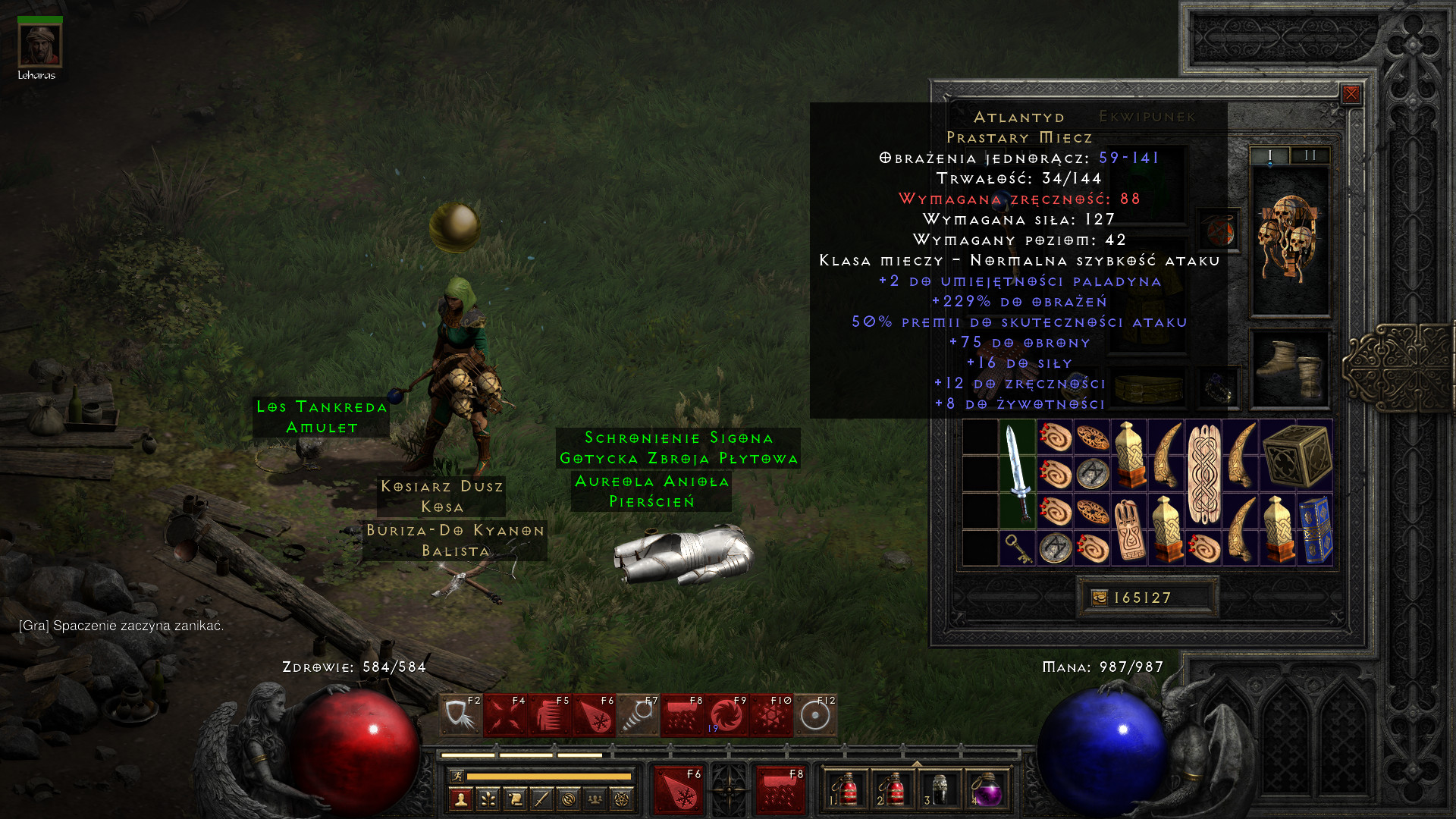Open the skill tree mini-button
This screenshot has height=819, width=1456.
[488, 799]
